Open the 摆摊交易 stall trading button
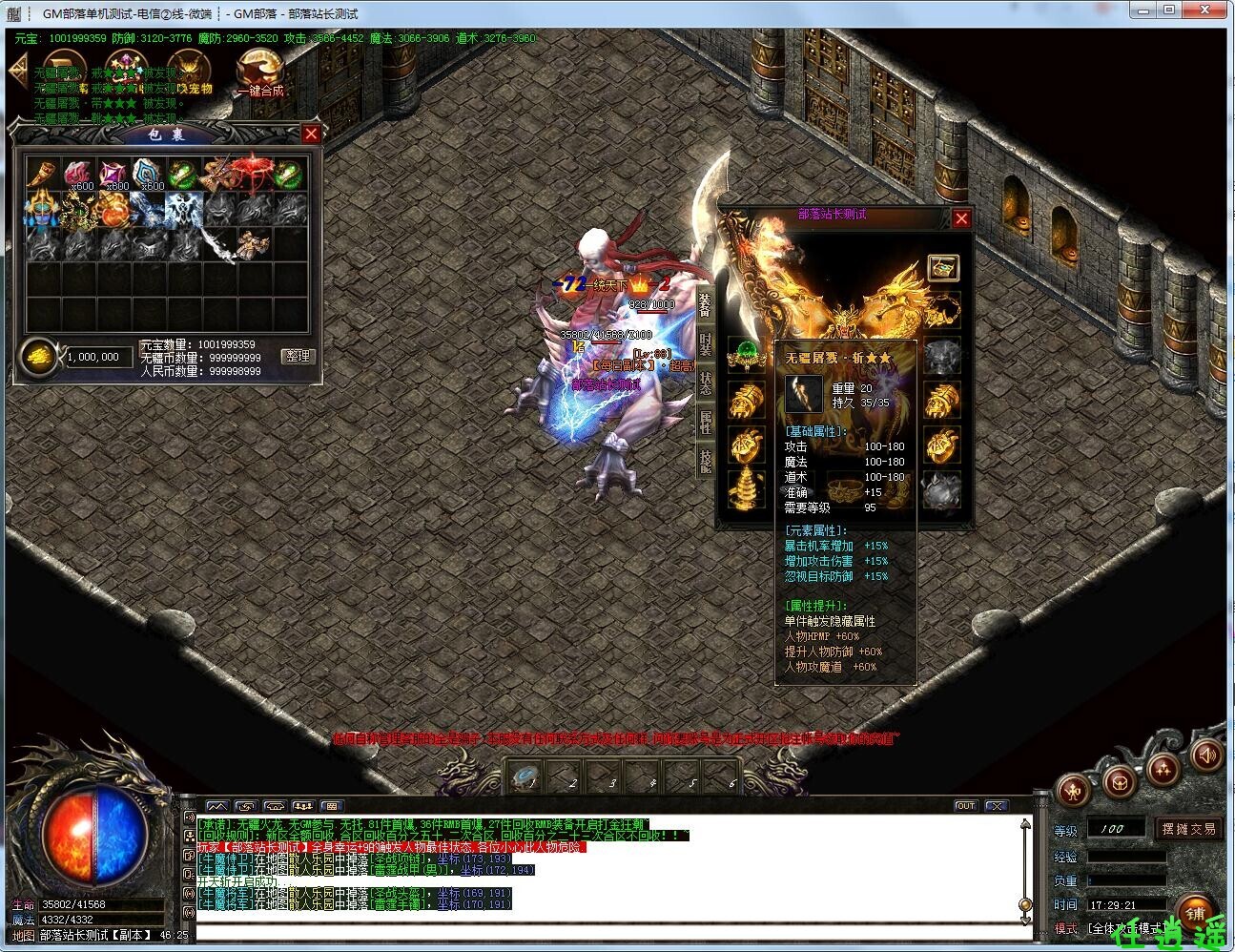 [1188, 829]
